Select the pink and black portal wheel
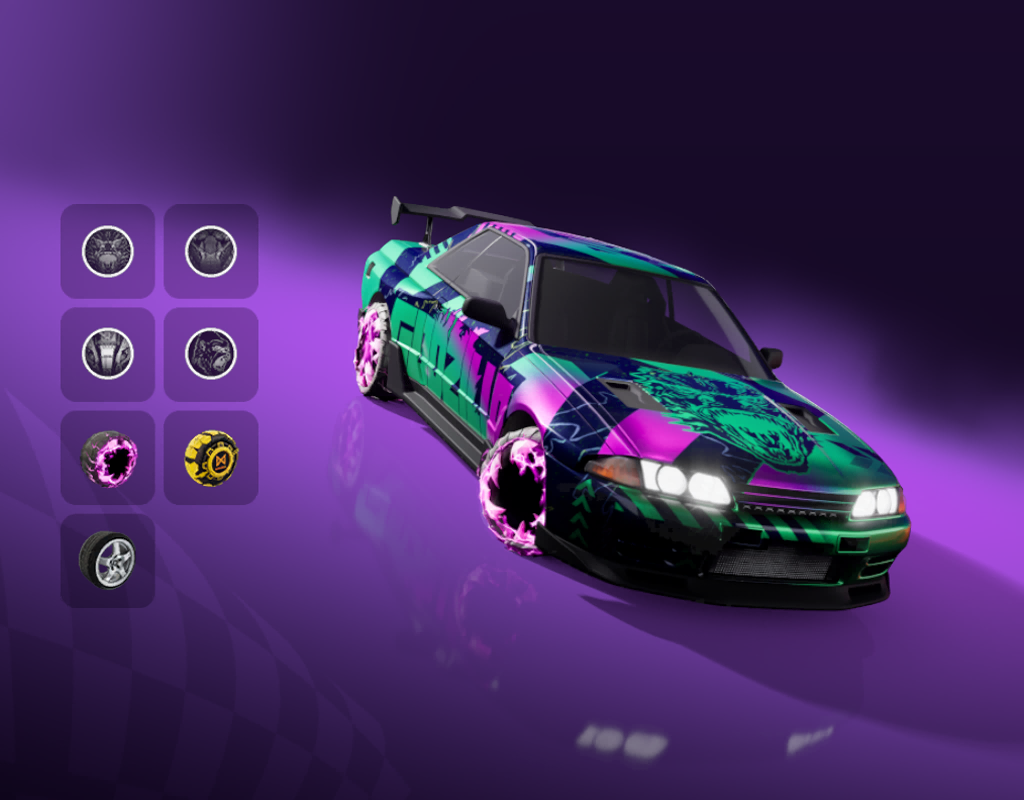Image resolution: width=1024 pixels, height=800 pixels. point(108,458)
